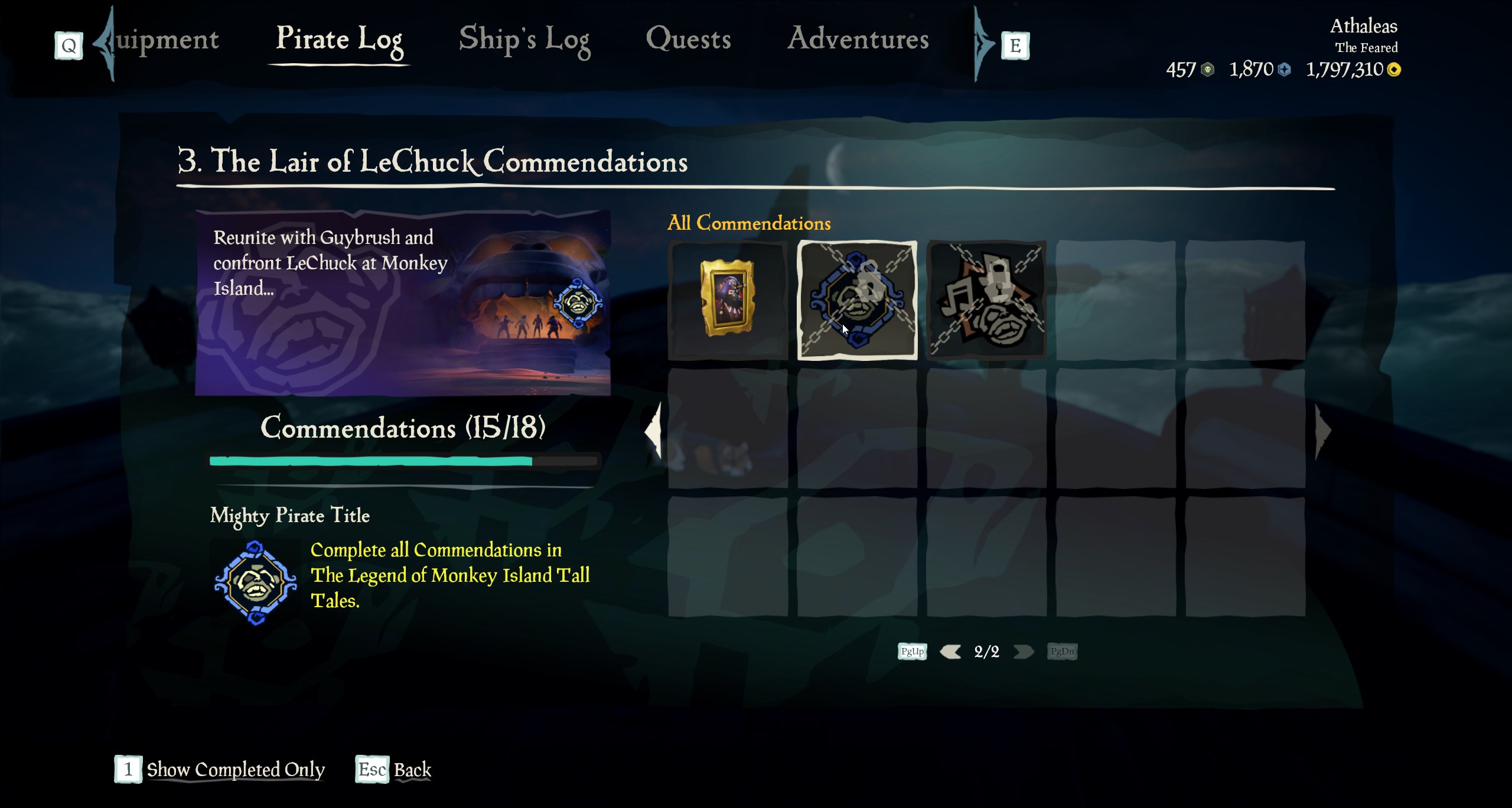The width and height of the screenshot is (1512, 808).
Task: Open the Lair of LeChuck tale banner
Action: (403, 302)
